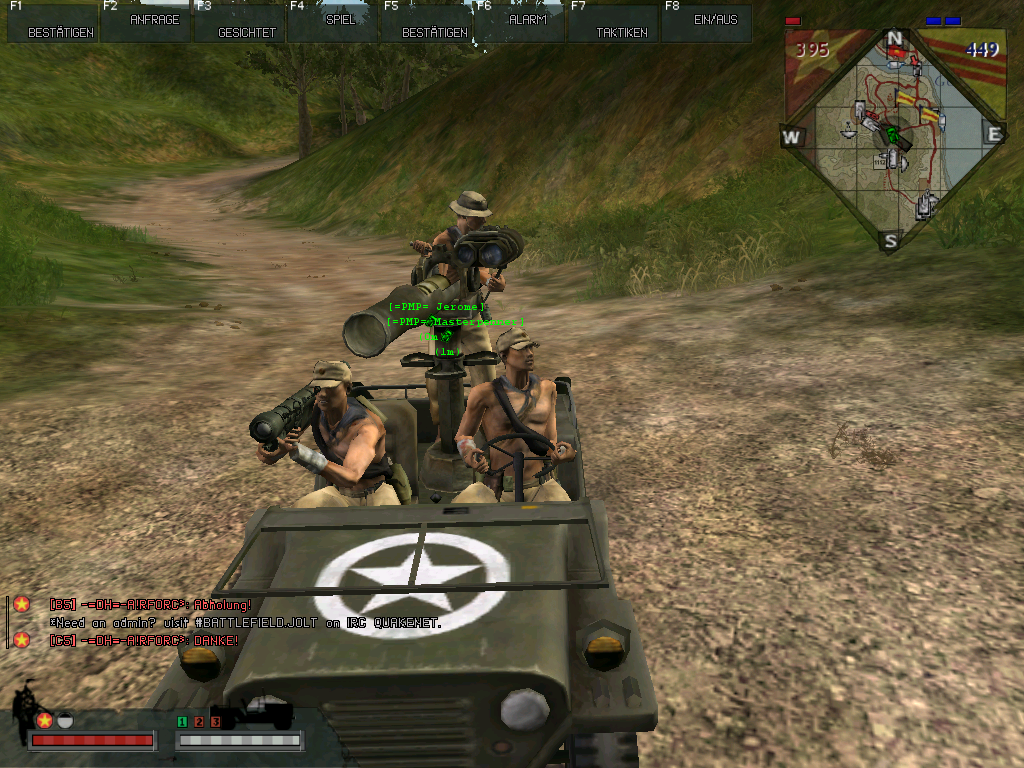
Task: Switch to vehicle seat 3
Action: coord(214,721)
